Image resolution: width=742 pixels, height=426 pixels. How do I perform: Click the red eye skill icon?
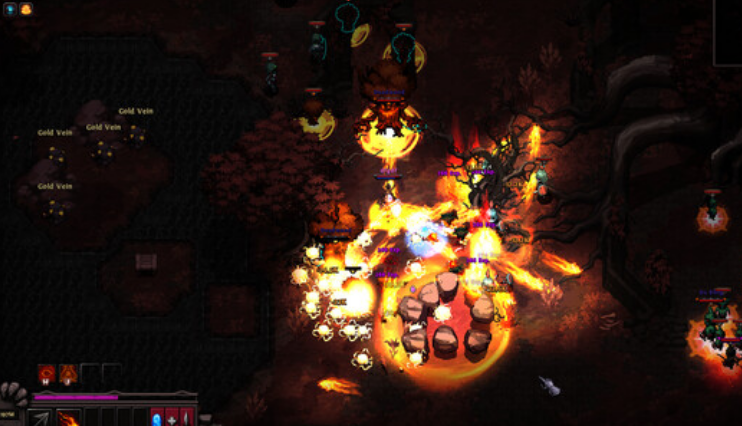[46, 374]
